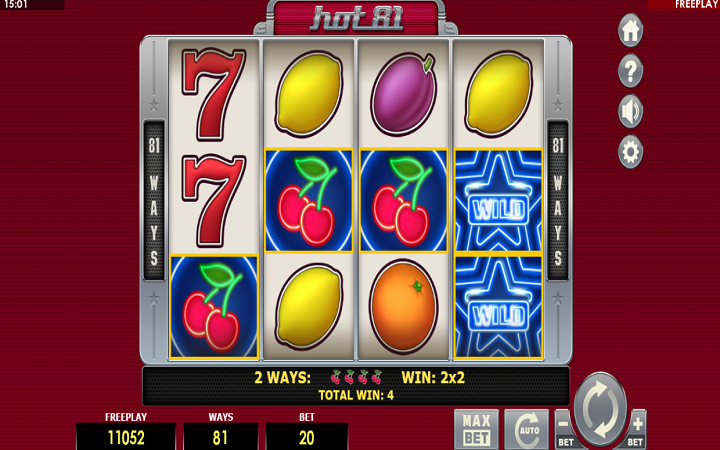Open the help question mark icon
This screenshot has width=720, height=450.
(x=630, y=71)
